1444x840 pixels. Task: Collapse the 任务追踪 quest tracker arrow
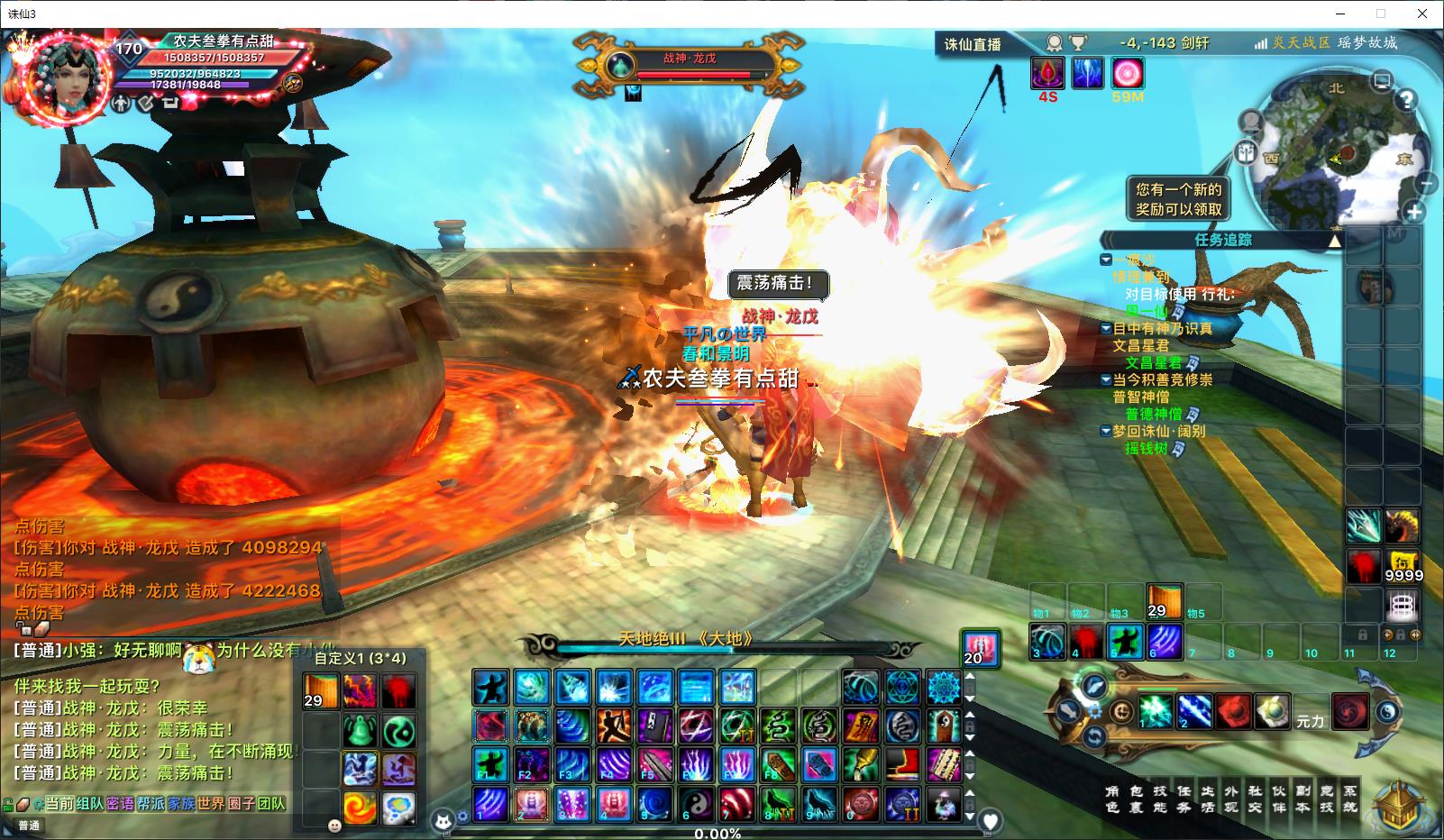pyautogui.click(x=1334, y=241)
